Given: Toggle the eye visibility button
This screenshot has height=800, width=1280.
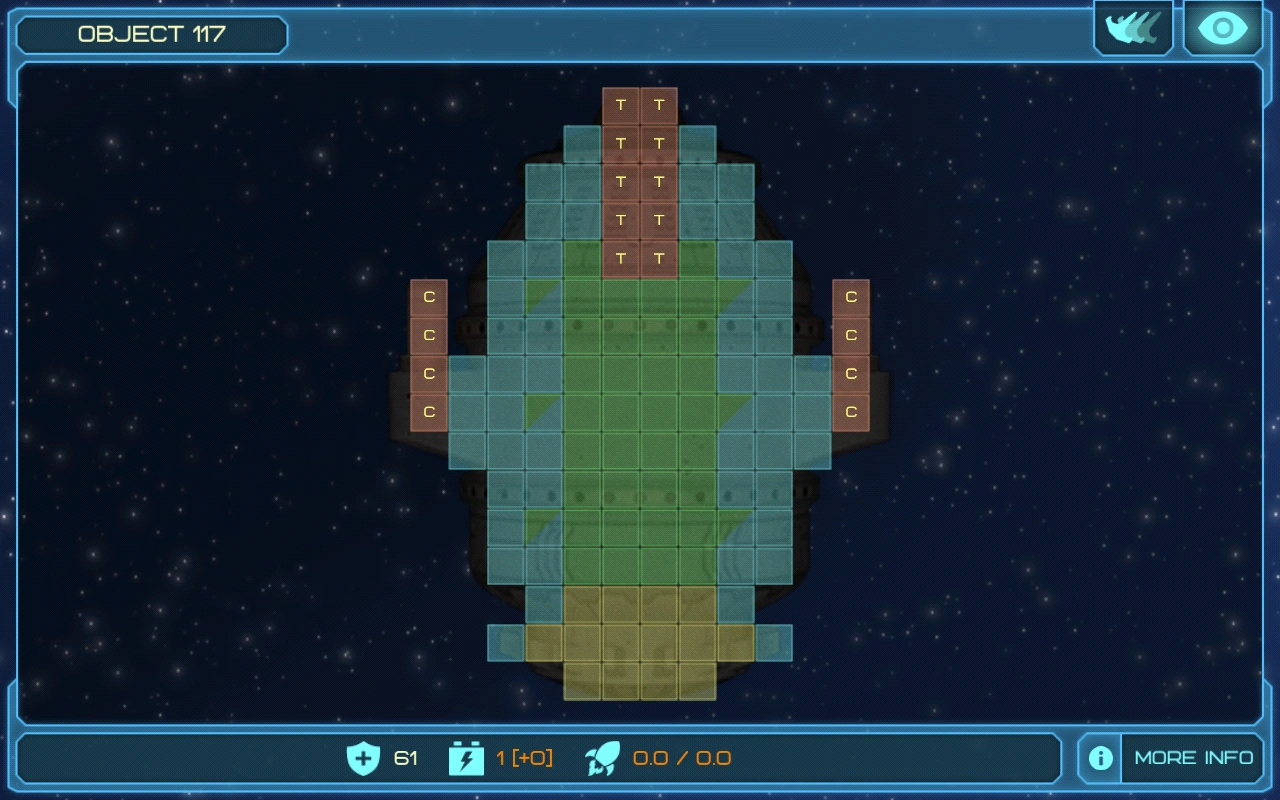Looking at the screenshot, I should point(1222,28).
